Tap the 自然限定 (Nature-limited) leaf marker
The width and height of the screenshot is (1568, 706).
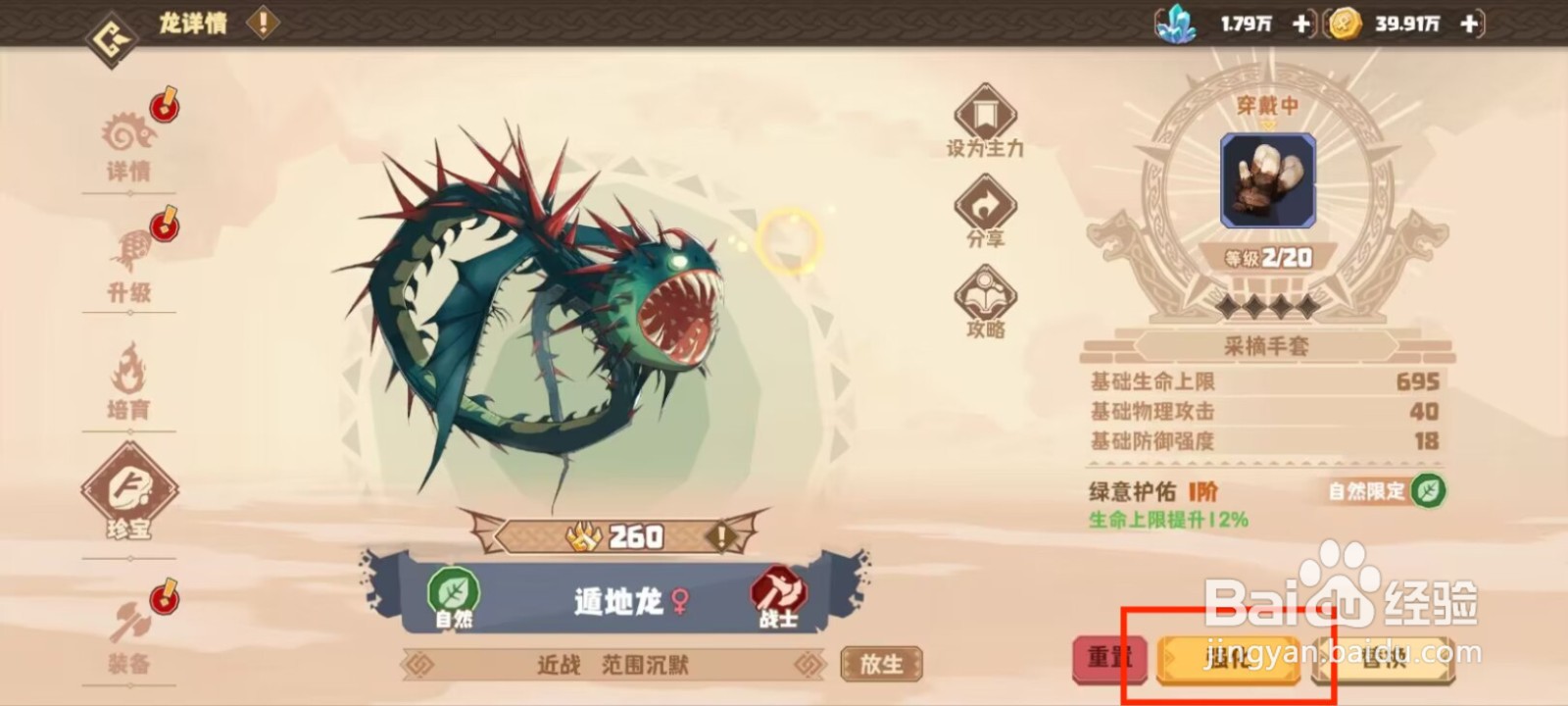click(1427, 493)
